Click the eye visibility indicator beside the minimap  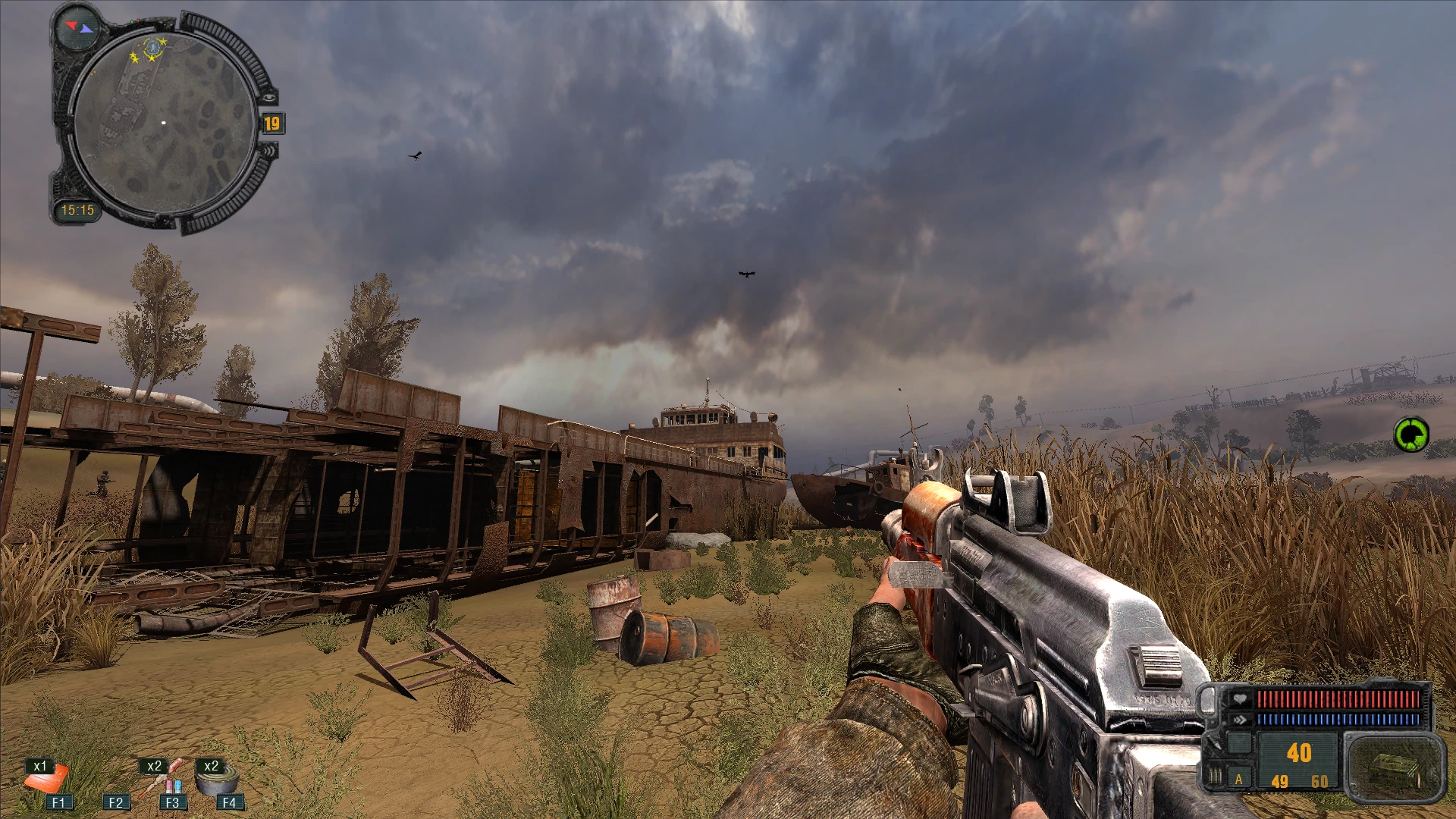(268, 97)
